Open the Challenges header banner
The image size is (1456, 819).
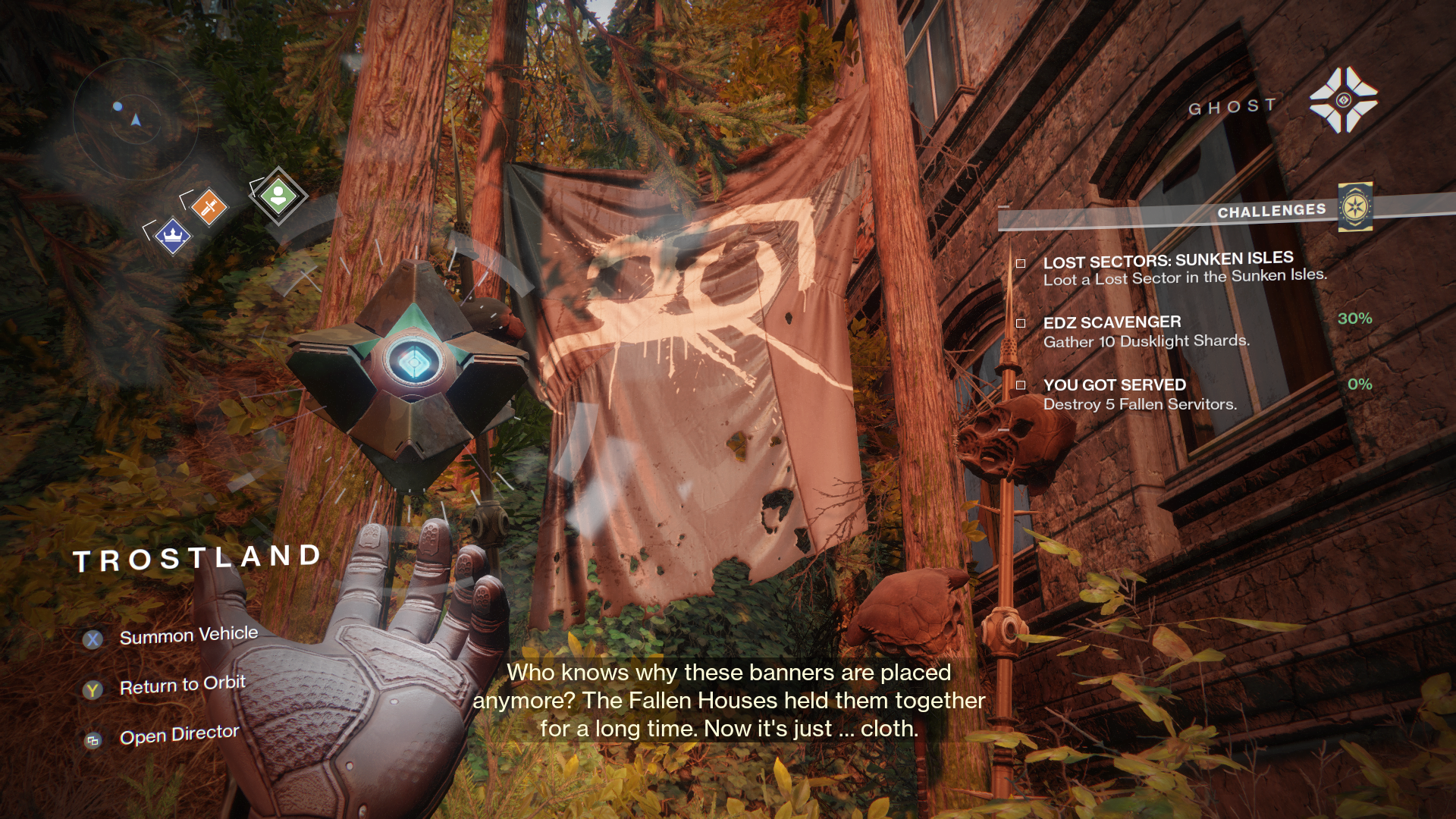click(x=1271, y=211)
